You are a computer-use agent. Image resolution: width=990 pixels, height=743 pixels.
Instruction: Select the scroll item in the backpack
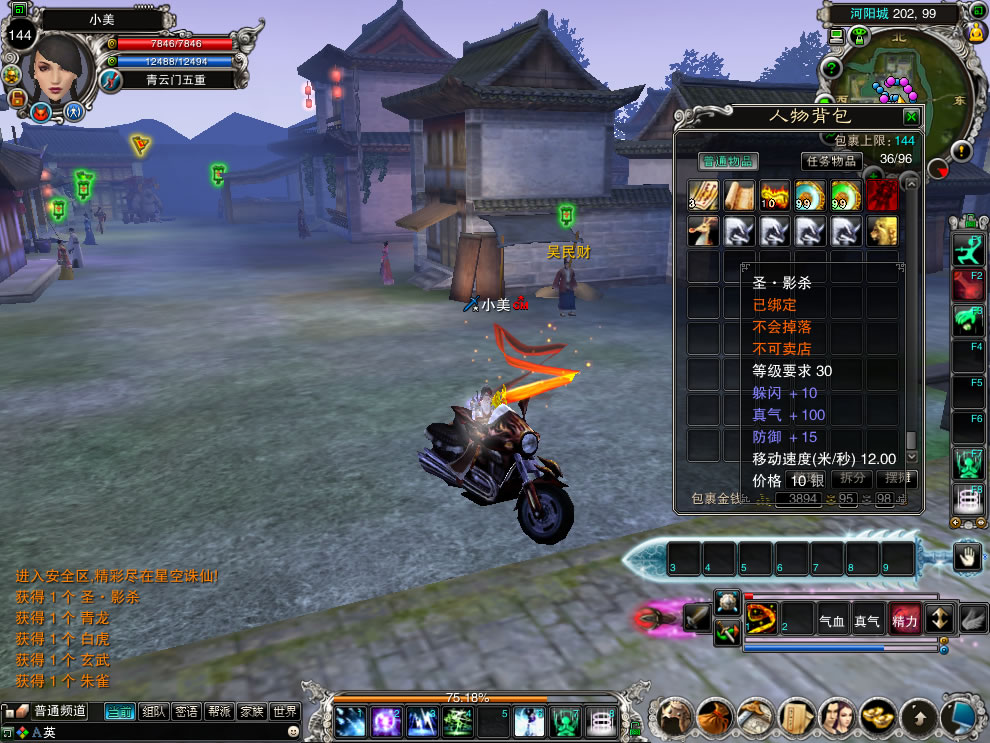738,195
